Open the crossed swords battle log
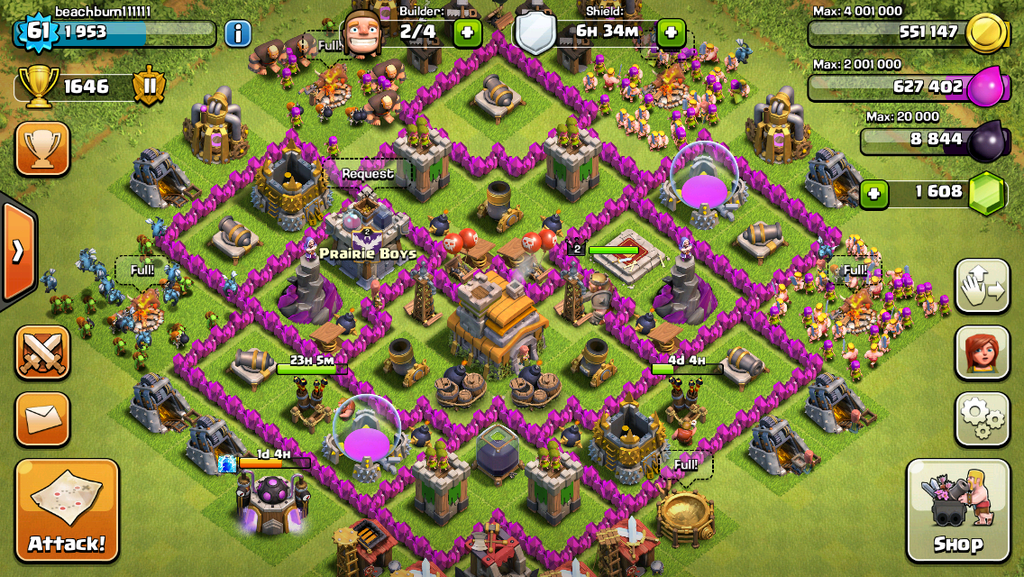The width and height of the screenshot is (1024, 577). [42, 352]
